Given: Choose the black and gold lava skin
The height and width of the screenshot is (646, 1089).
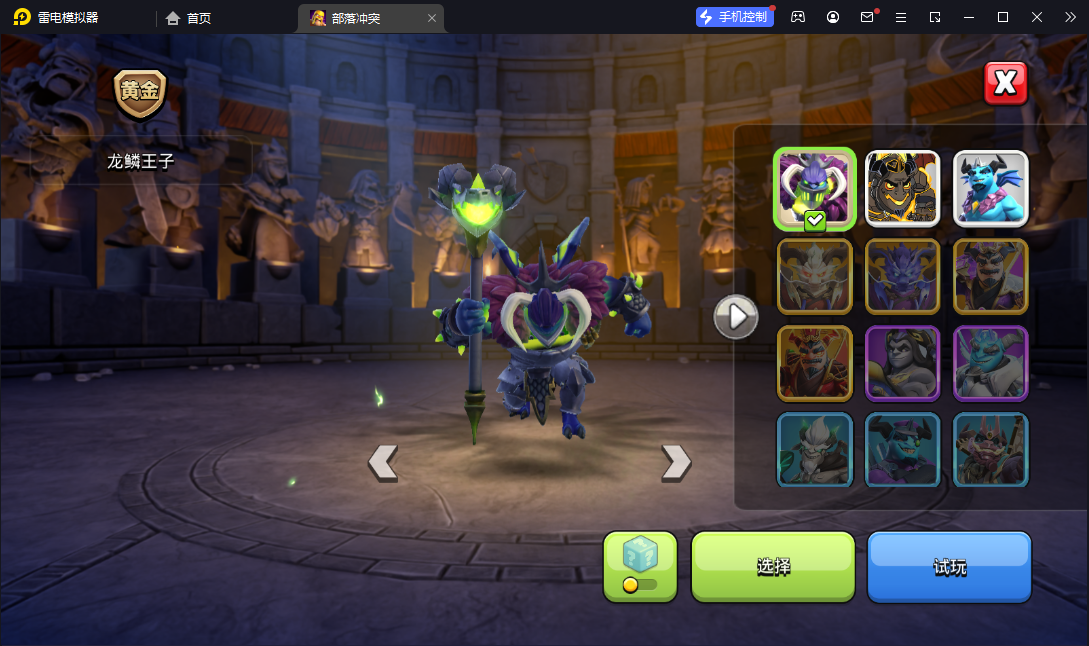Looking at the screenshot, I should (x=902, y=188).
